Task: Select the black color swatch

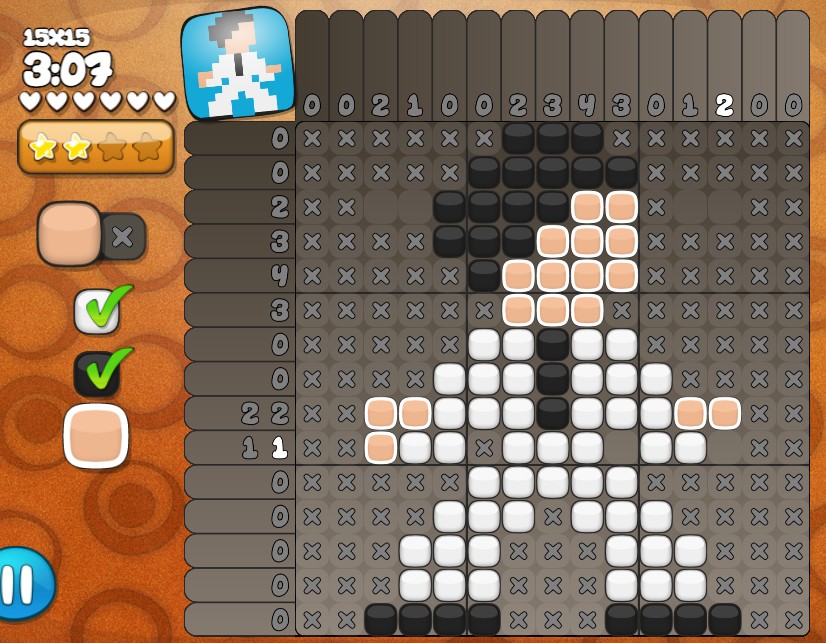Action: tap(97, 373)
